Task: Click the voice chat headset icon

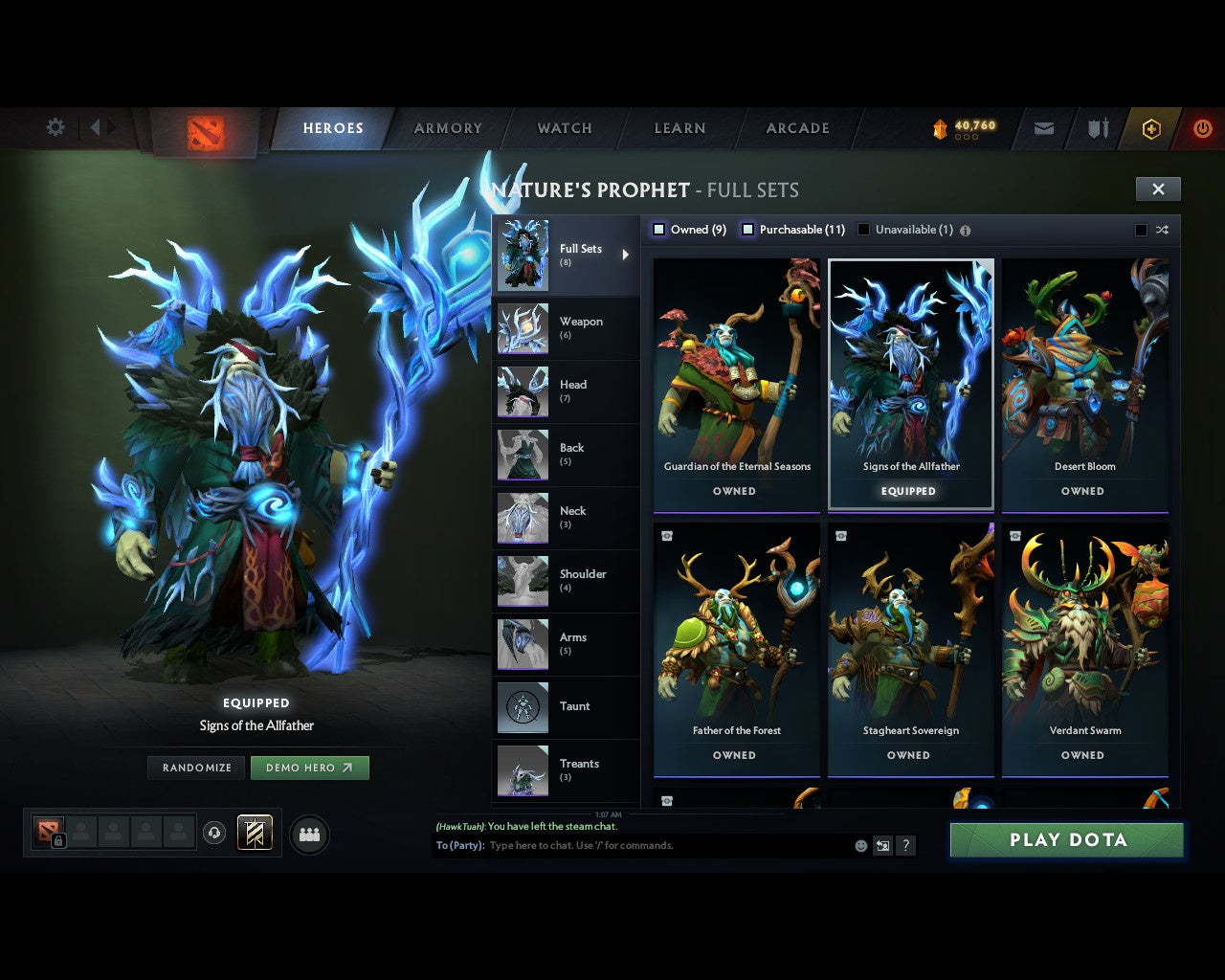Action: [214, 832]
